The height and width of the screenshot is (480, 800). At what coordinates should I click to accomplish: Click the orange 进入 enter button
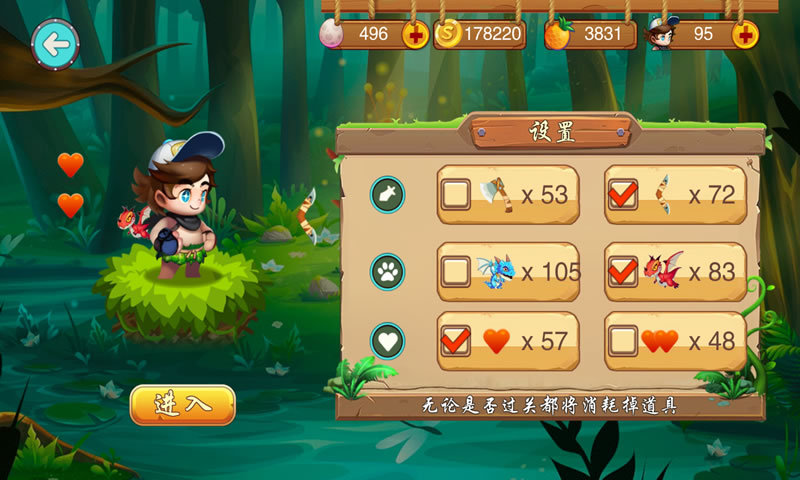[x=183, y=405]
